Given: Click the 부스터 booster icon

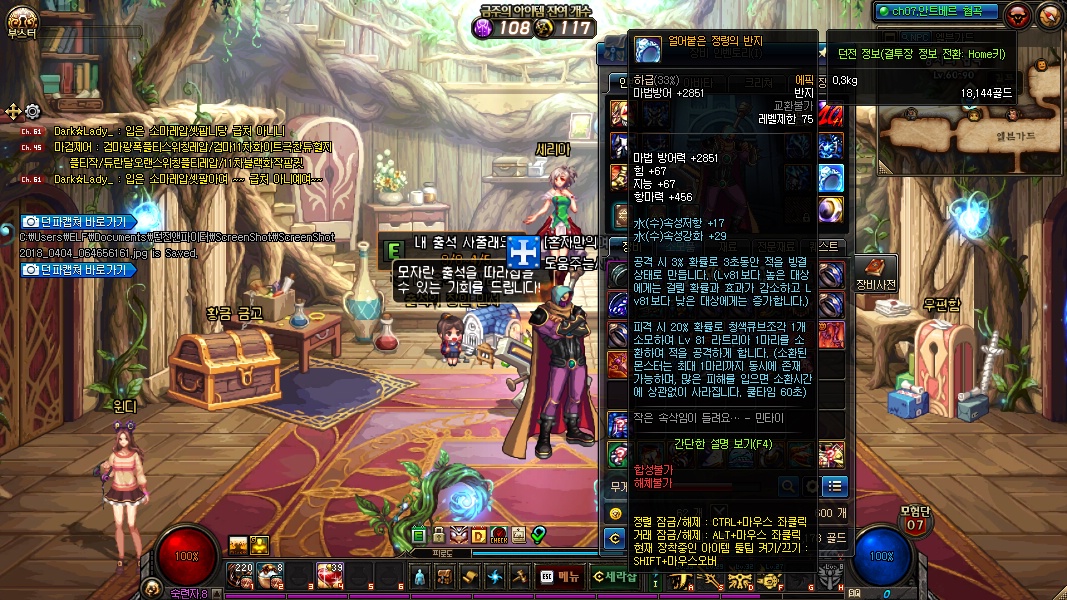Looking at the screenshot, I should click(x=22, y=19).
